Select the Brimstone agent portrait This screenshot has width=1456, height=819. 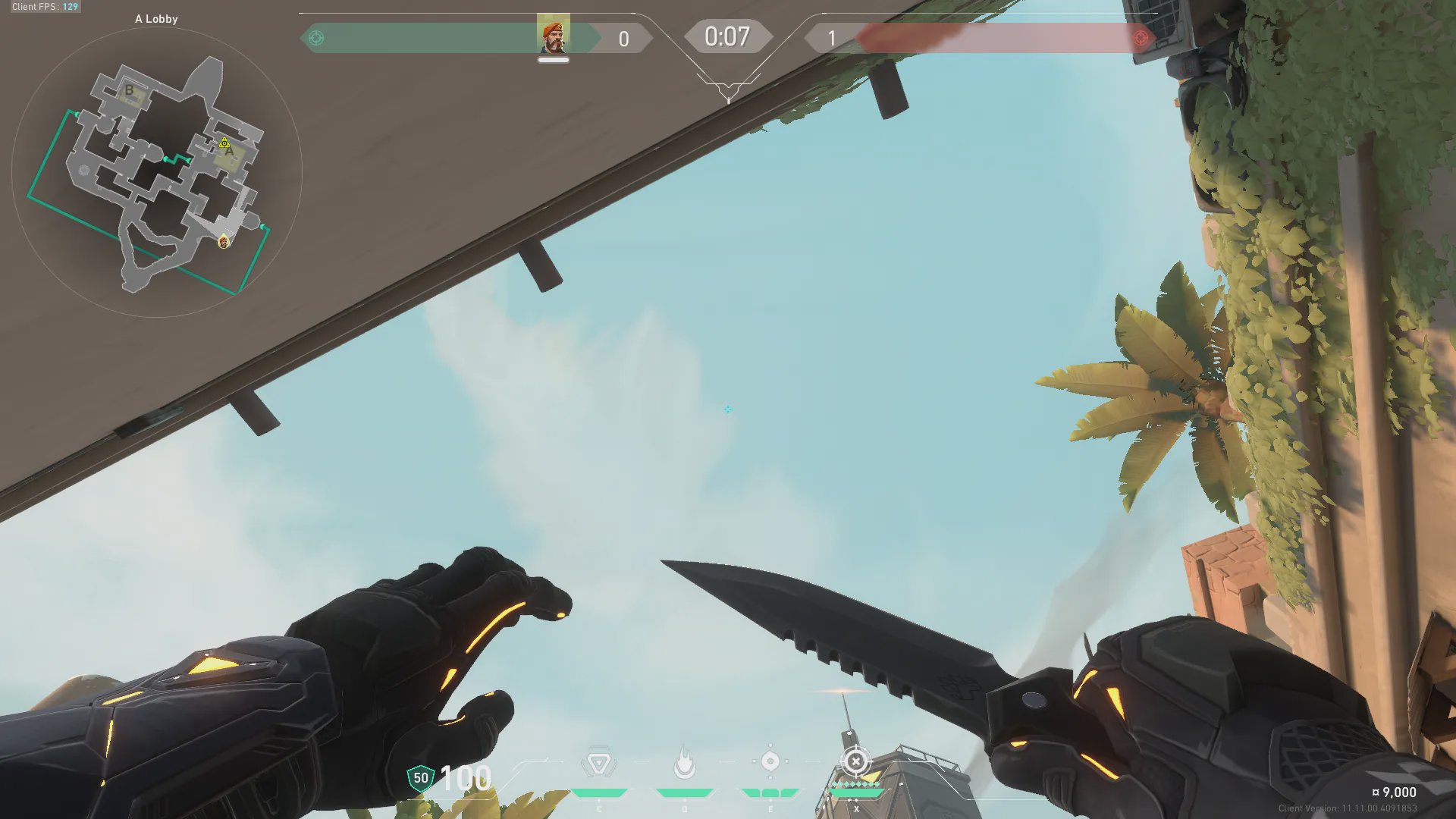pyautogui.click(x=553, y=36)
